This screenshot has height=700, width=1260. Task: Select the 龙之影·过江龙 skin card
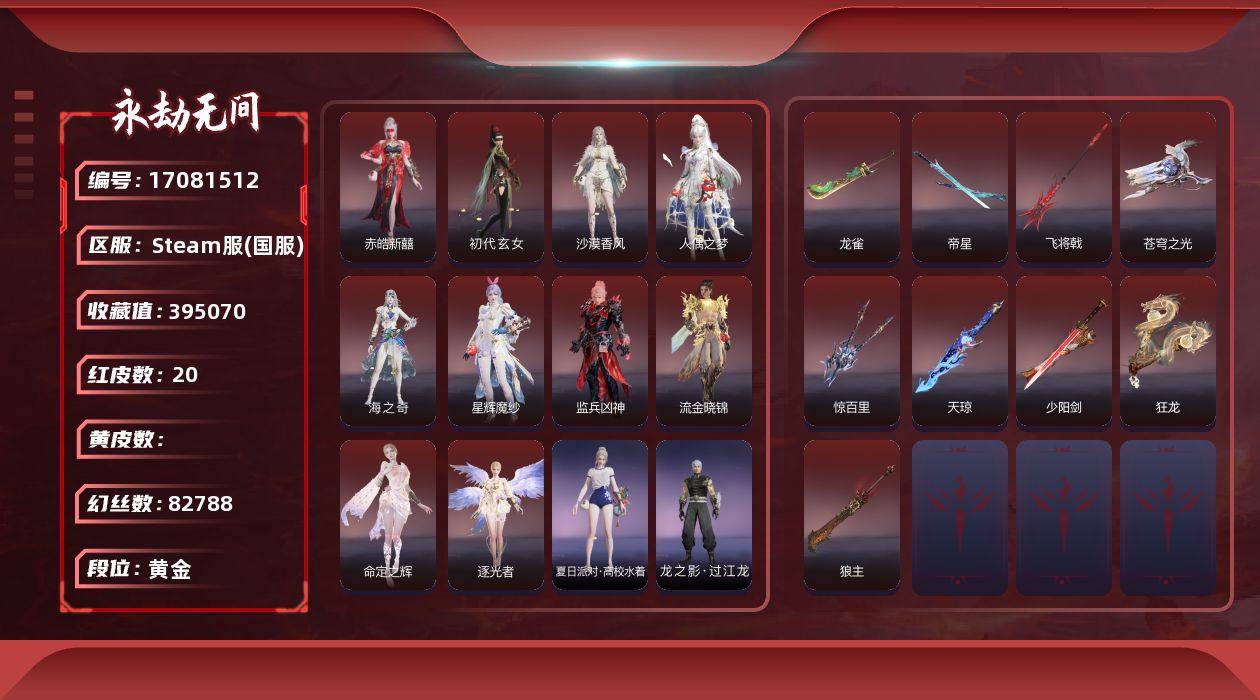pyautogui.click(x=704, y=515)
